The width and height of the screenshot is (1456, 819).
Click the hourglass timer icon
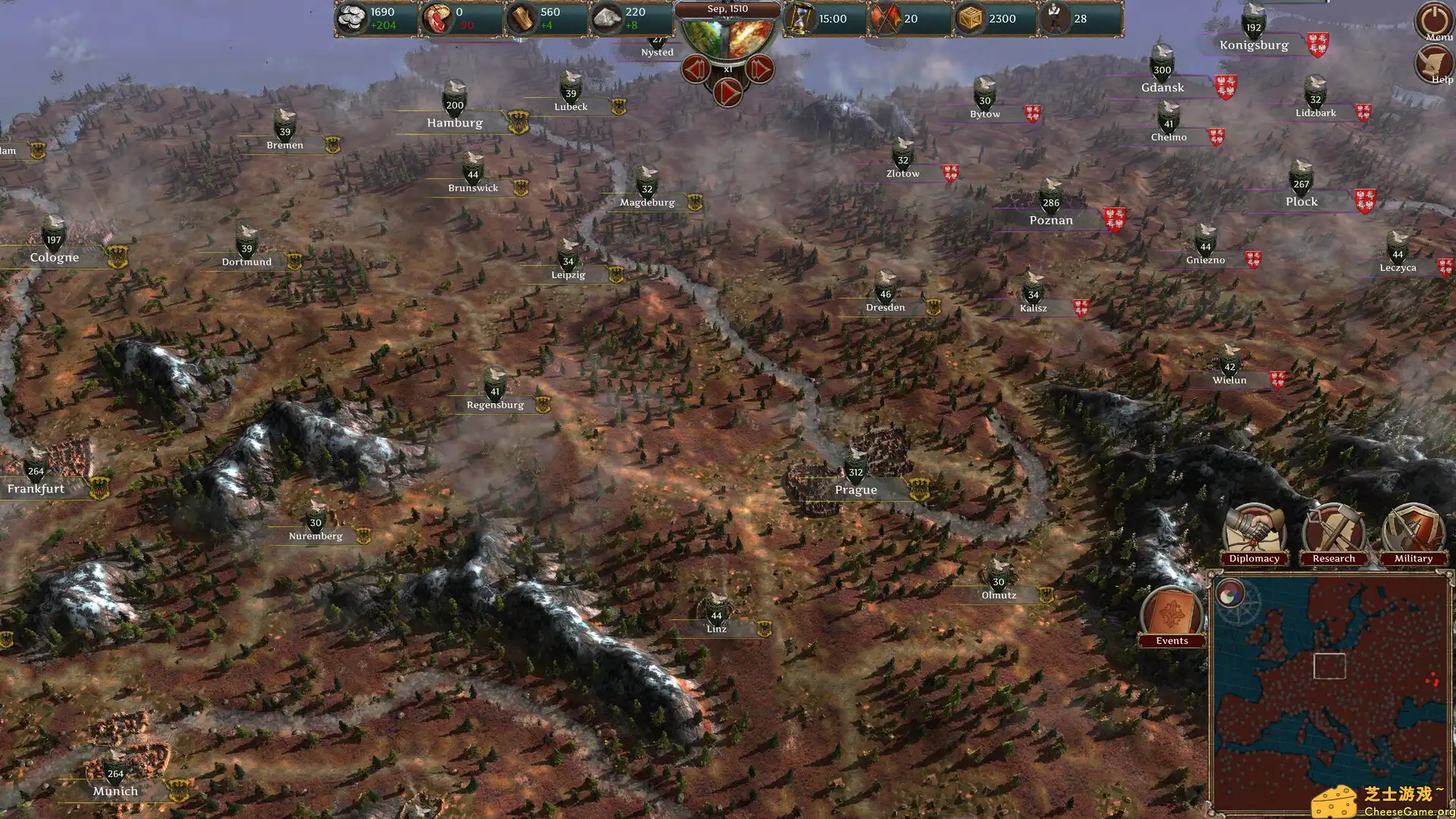800,17
